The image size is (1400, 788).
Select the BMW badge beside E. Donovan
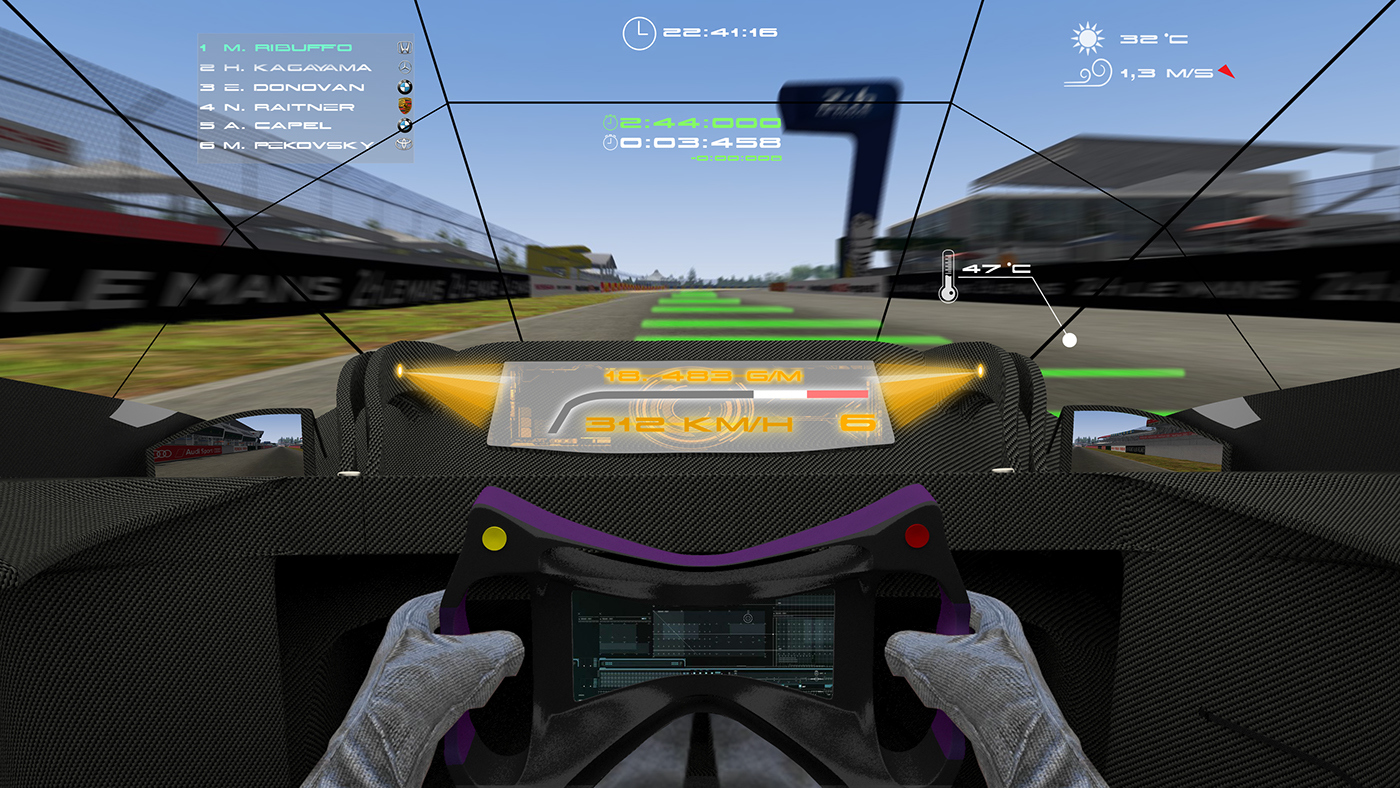[403, 87]
